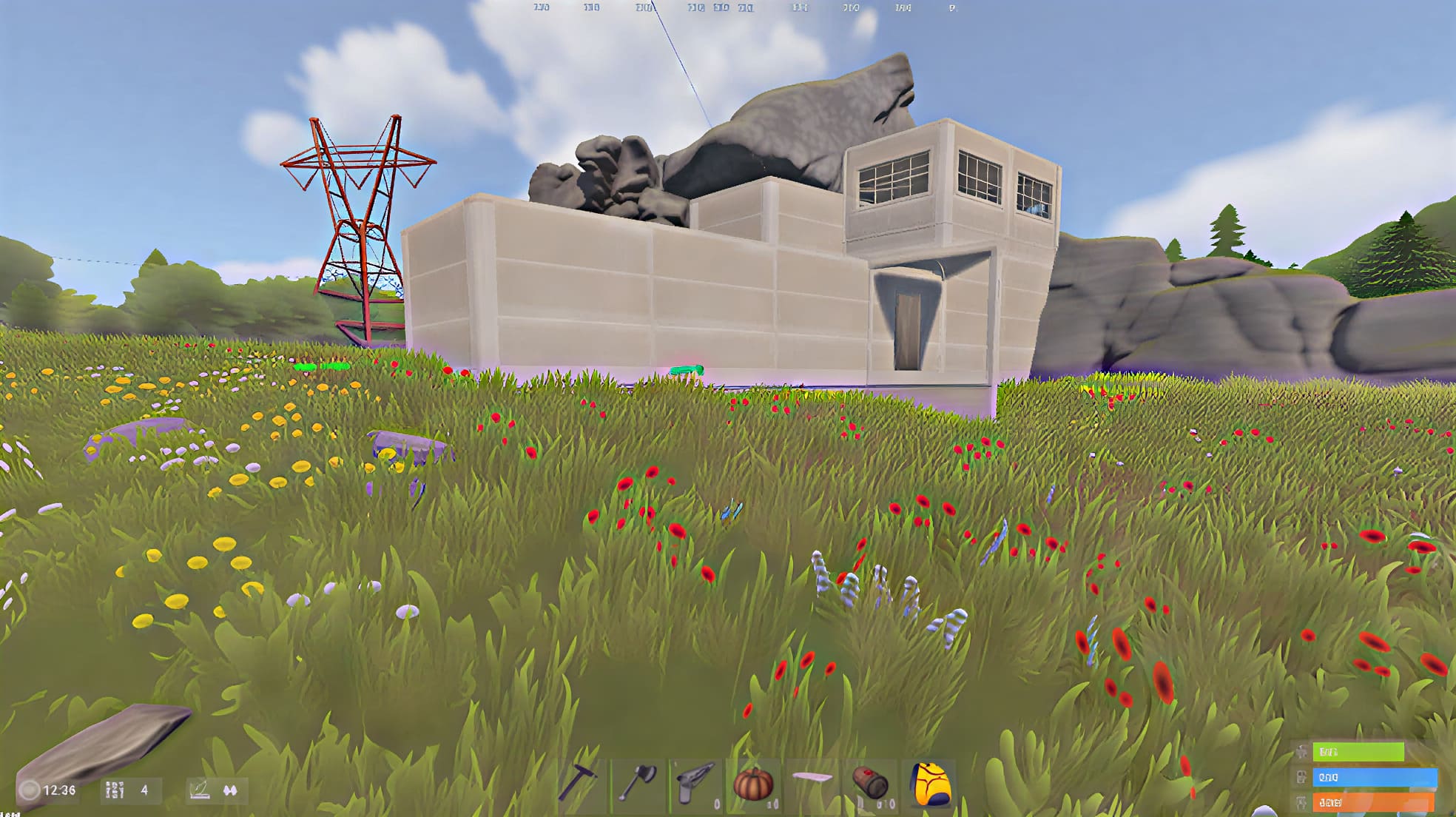This screenshot has width=1456, height=817.
Task: Click the panel showing the number 4
Action: coord(130,790)
